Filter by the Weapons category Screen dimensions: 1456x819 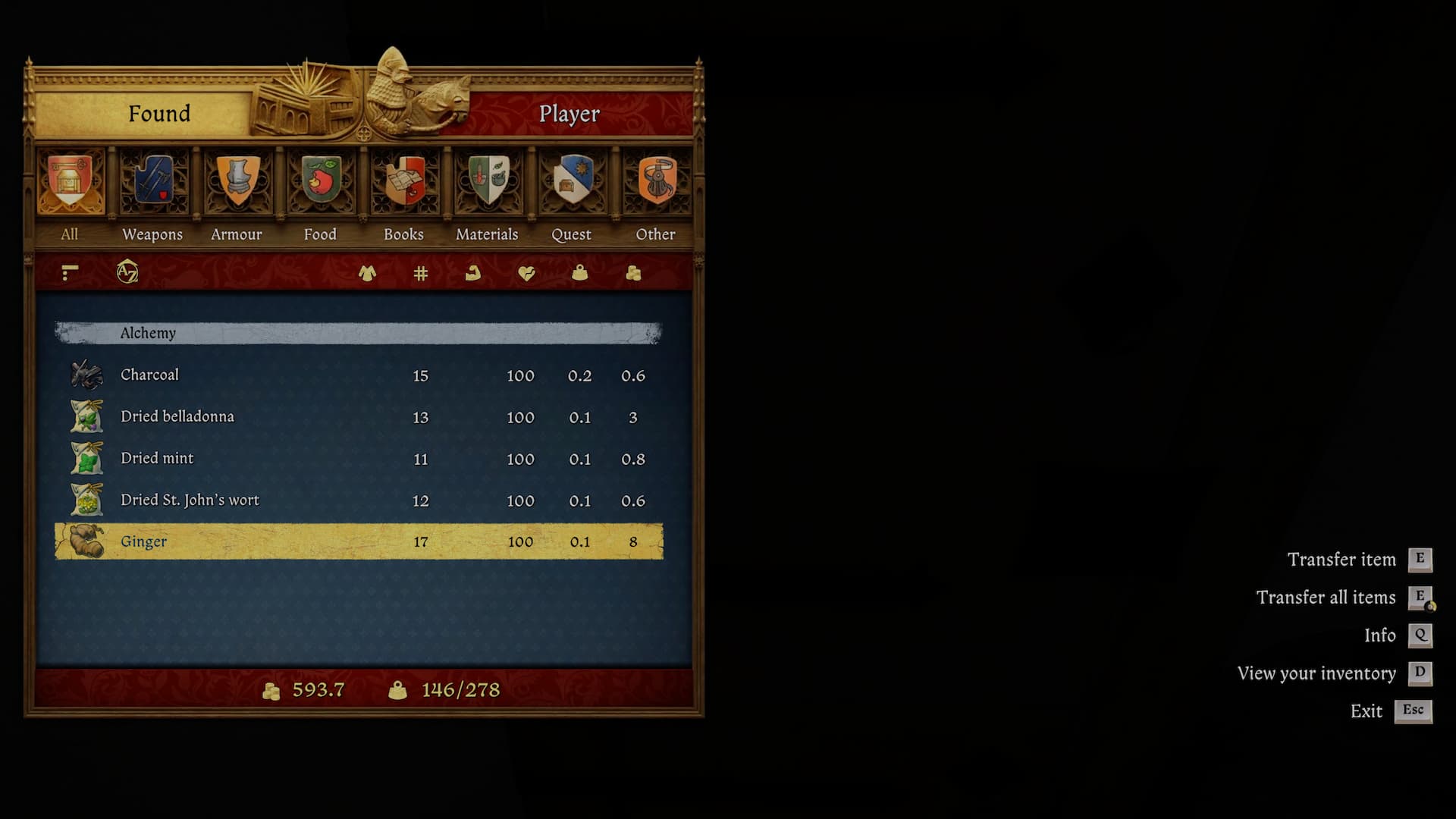pos(153,182)
